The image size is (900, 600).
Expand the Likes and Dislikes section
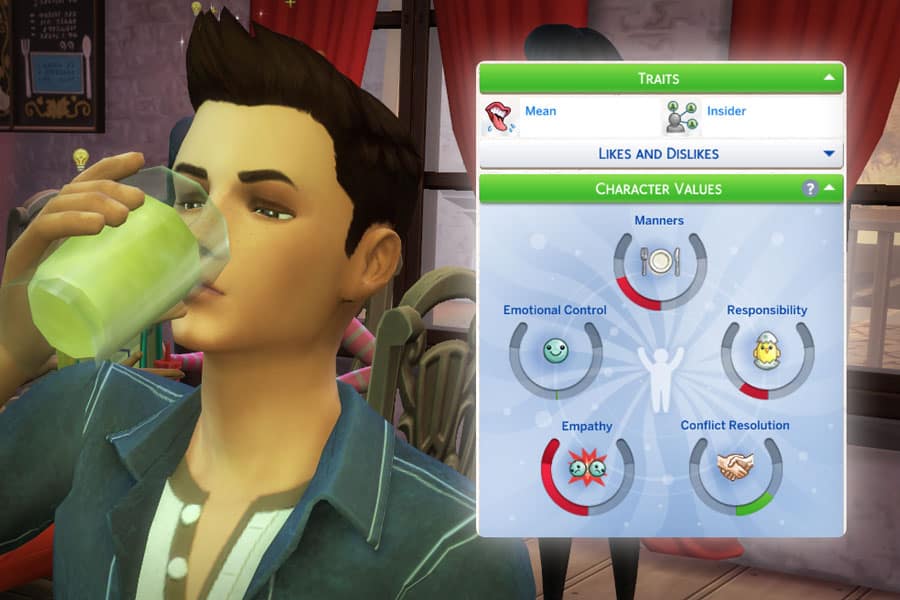click(x=829, y=154)
